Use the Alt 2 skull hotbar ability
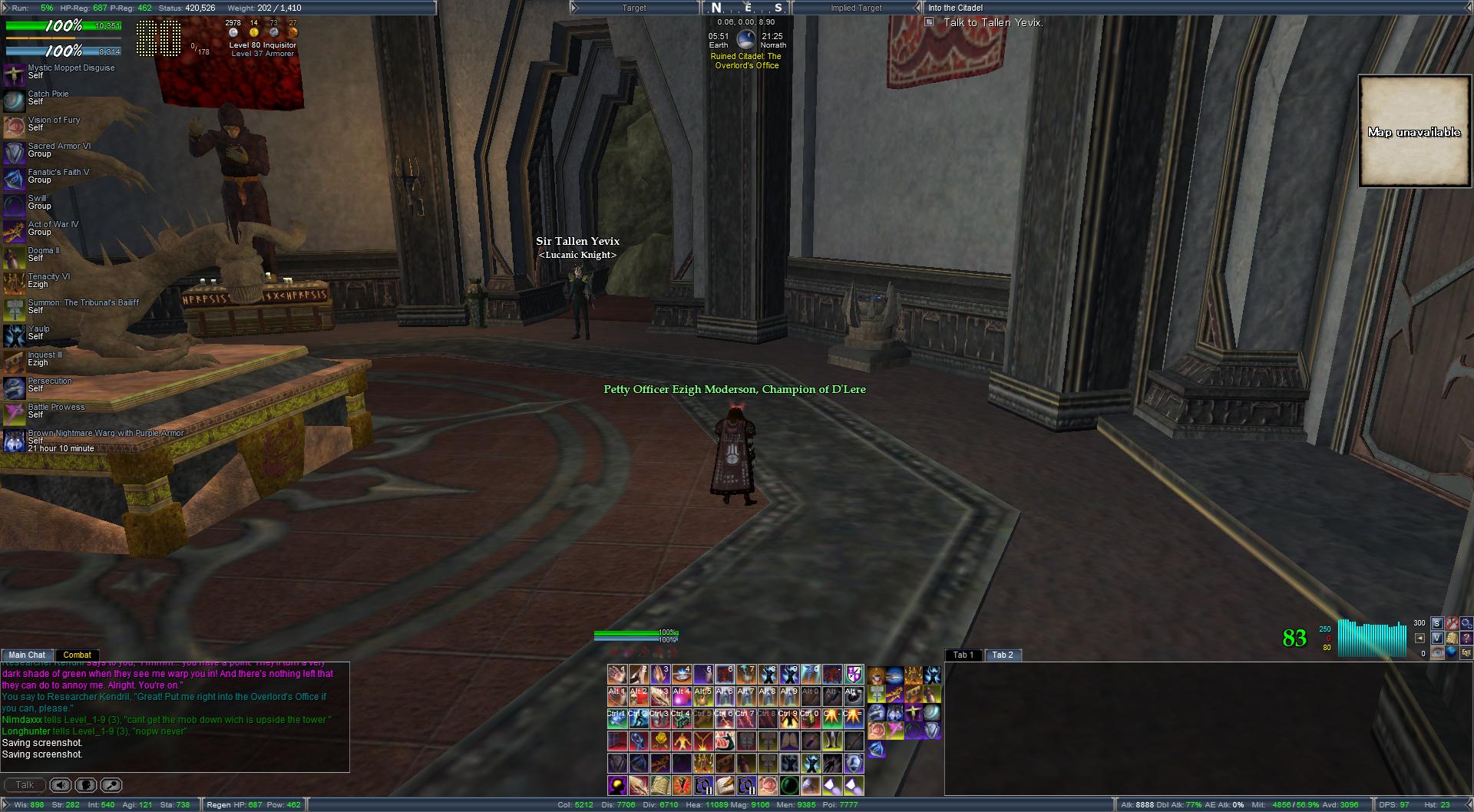This screenshot has width=1474, height=812. coord(639,696)
